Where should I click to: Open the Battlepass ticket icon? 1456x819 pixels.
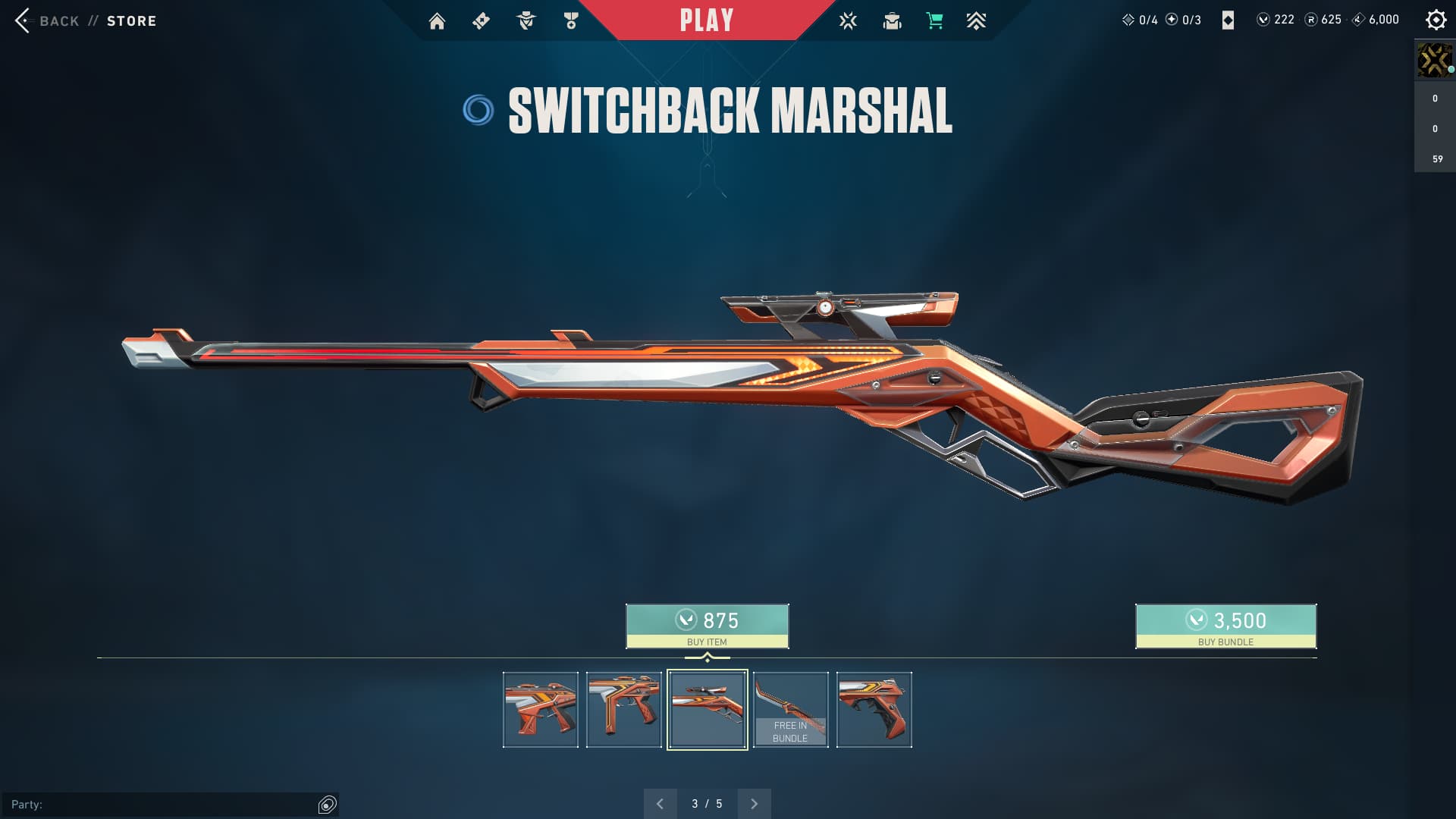(x=481, y=21)
